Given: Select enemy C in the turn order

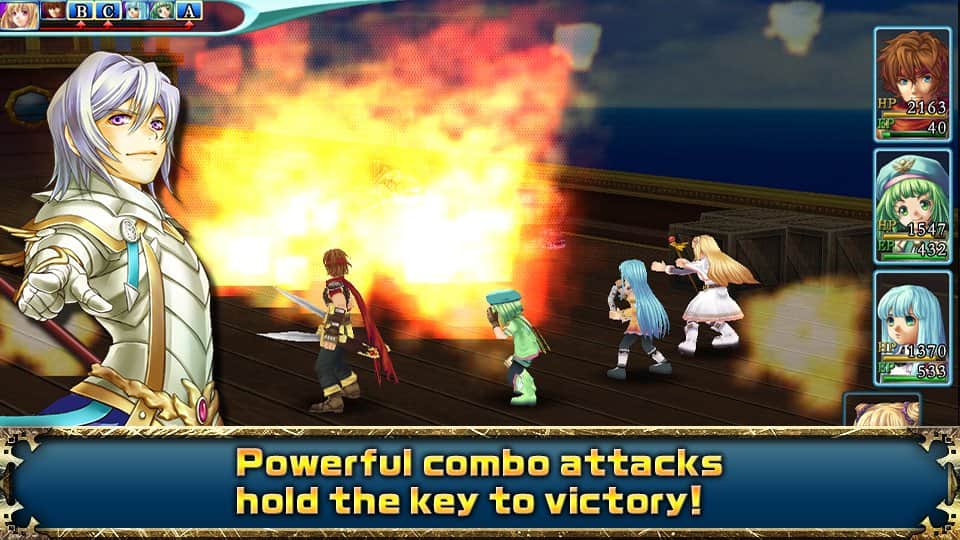Looking at the screenshot, I should tap(108, 12).
